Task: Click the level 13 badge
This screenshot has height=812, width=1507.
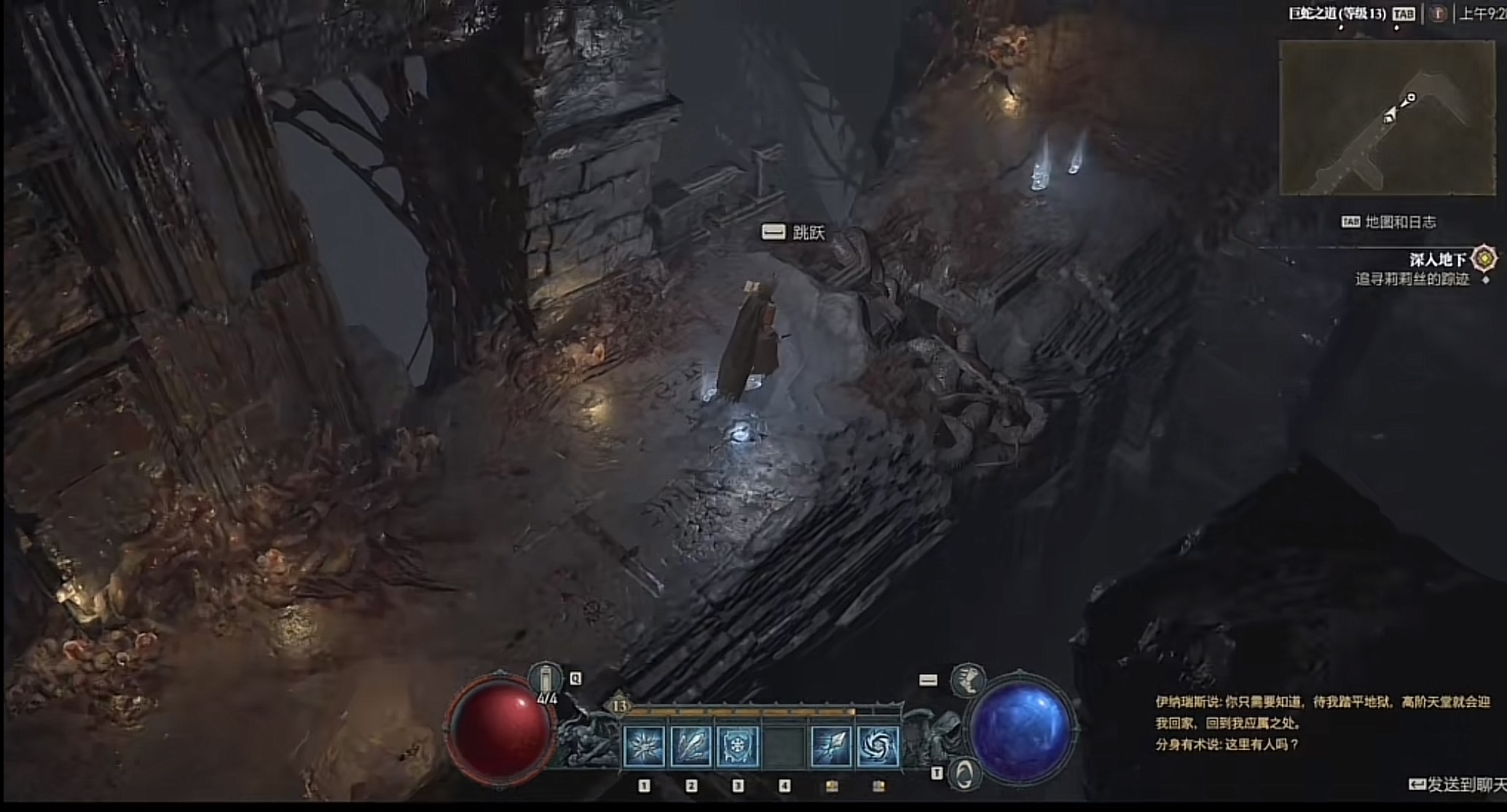Action: click(x=619, y=706)
